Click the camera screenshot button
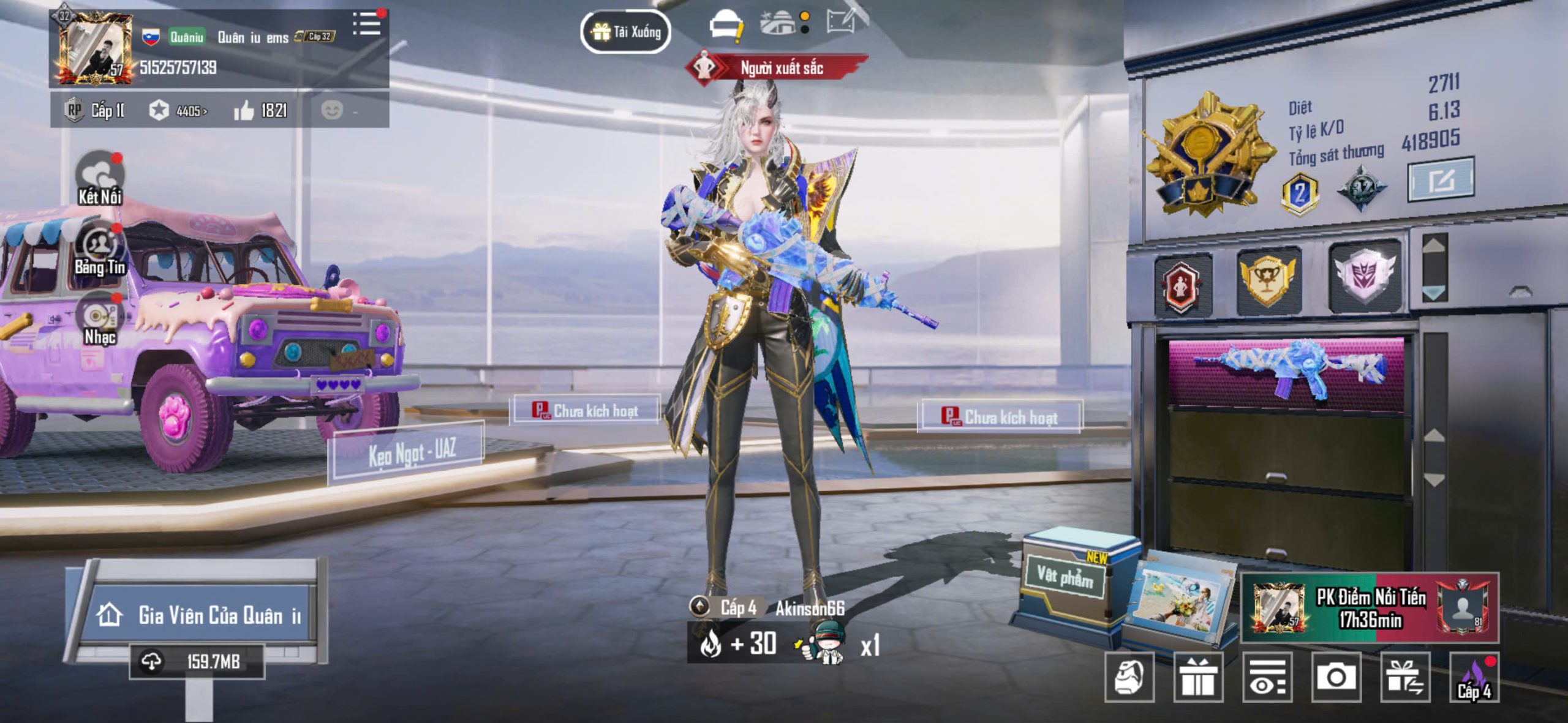Viewport: 1568px width, 723px height. coord(1336,677)
